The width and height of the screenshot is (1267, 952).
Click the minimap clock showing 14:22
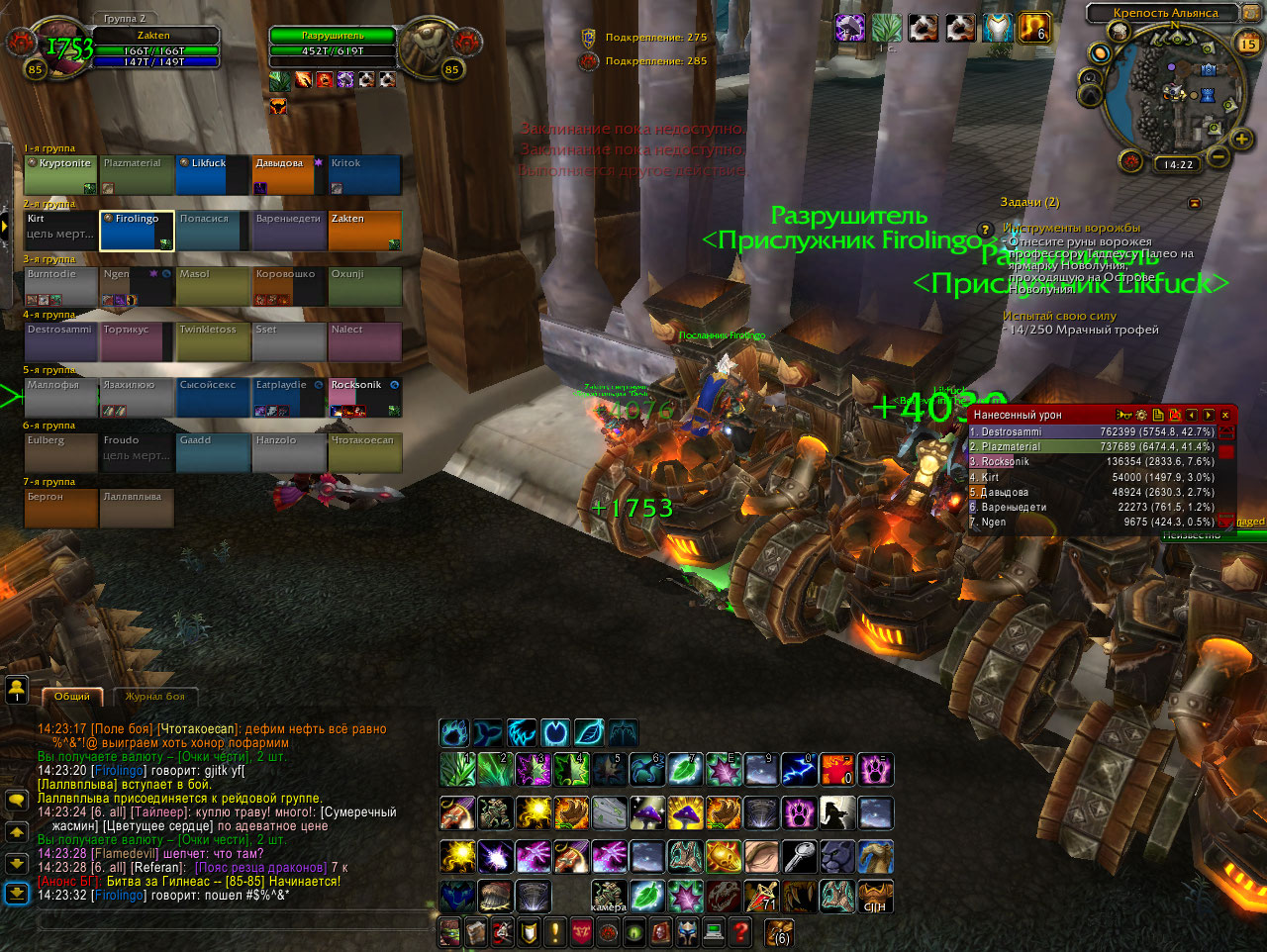(1178, 165)
